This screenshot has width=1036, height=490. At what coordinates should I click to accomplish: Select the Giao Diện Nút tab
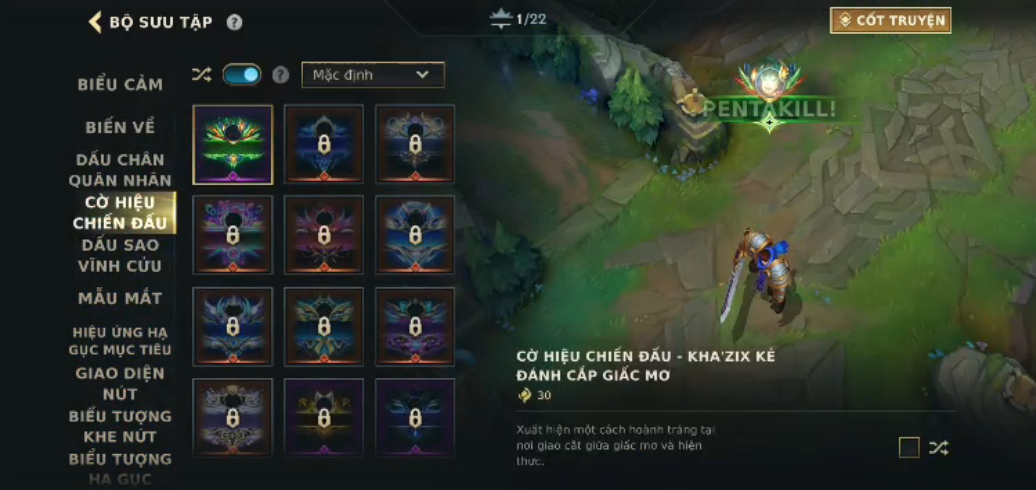120,383
